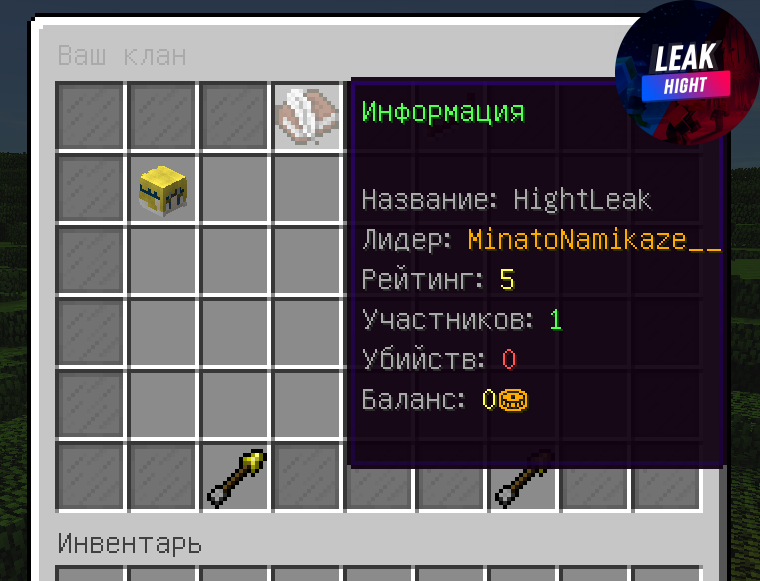Viewport: 760px width, 581px height.
Task: Choose the gold-tipped arrow item
Action: [x=236, y=478]
